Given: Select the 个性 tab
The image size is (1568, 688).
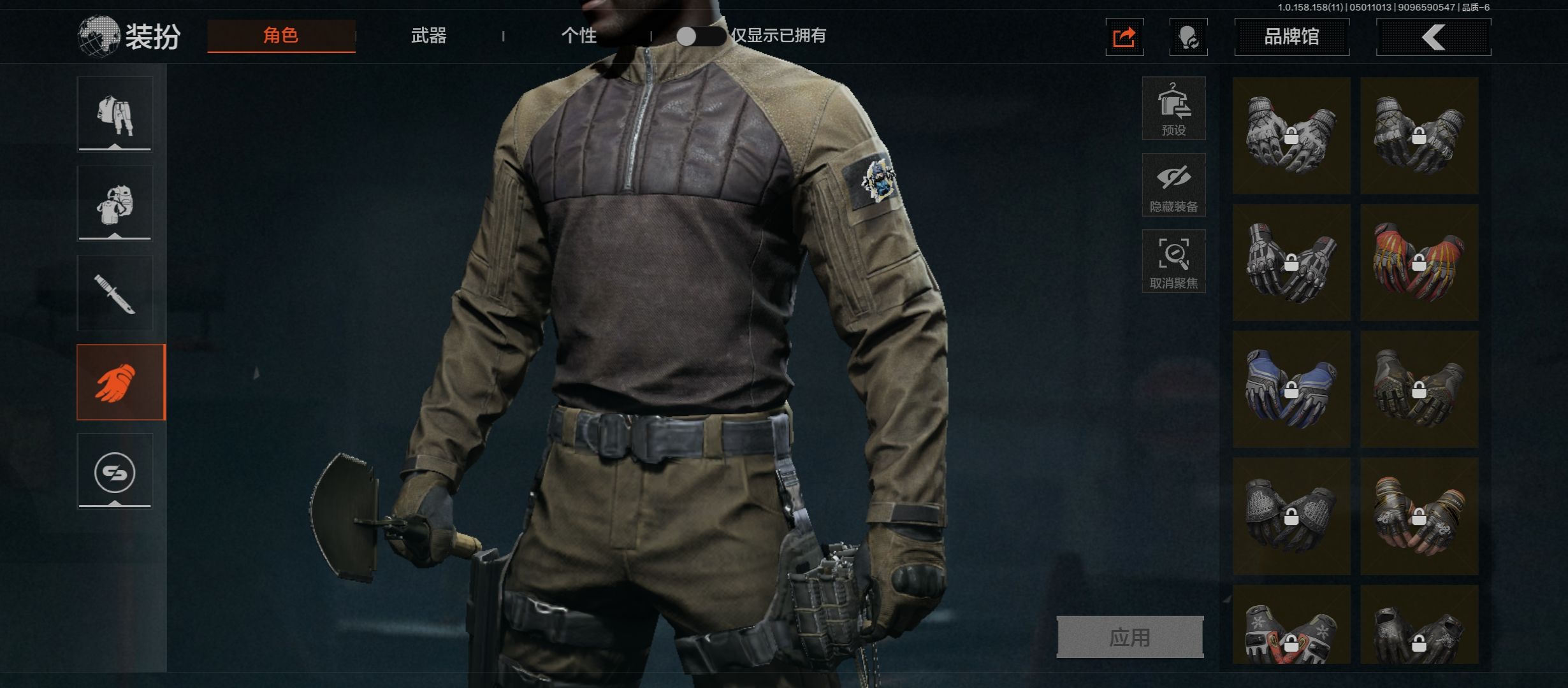Looking at the screenshot, I should [x=579, y=36].
